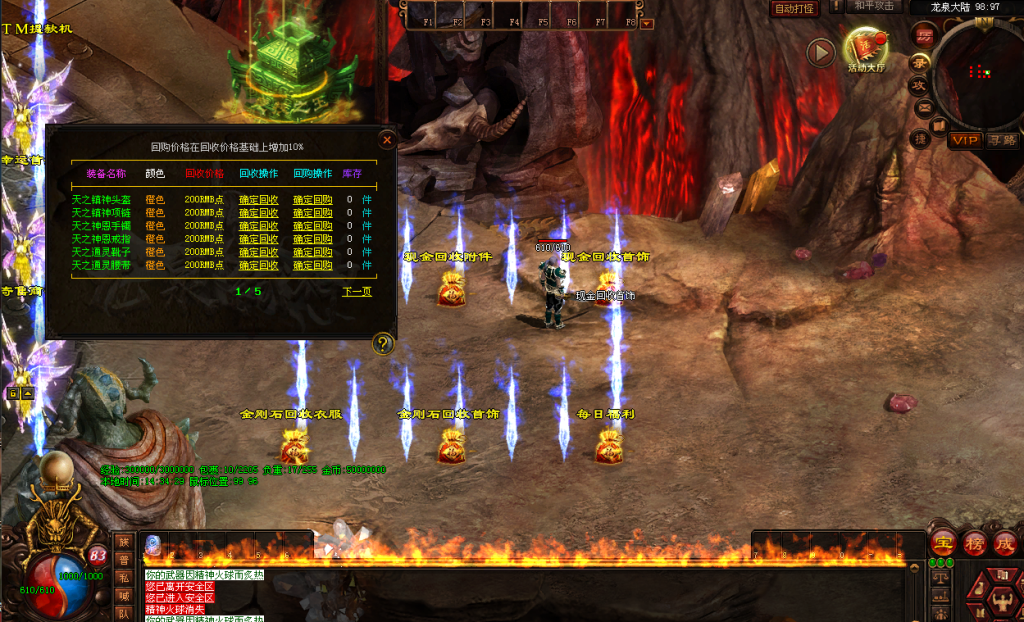Open the VIP menu
The width and height of the screenshot is (1024, 622).
click(x=965, y=140)
